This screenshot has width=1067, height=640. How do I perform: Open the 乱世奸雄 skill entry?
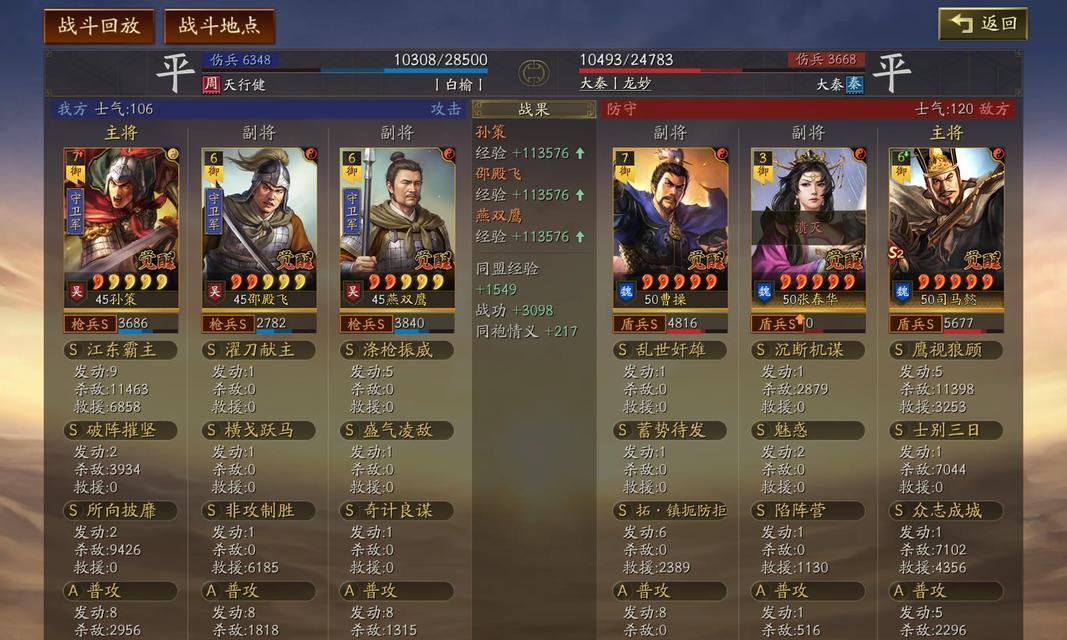[x=670, y=350]
